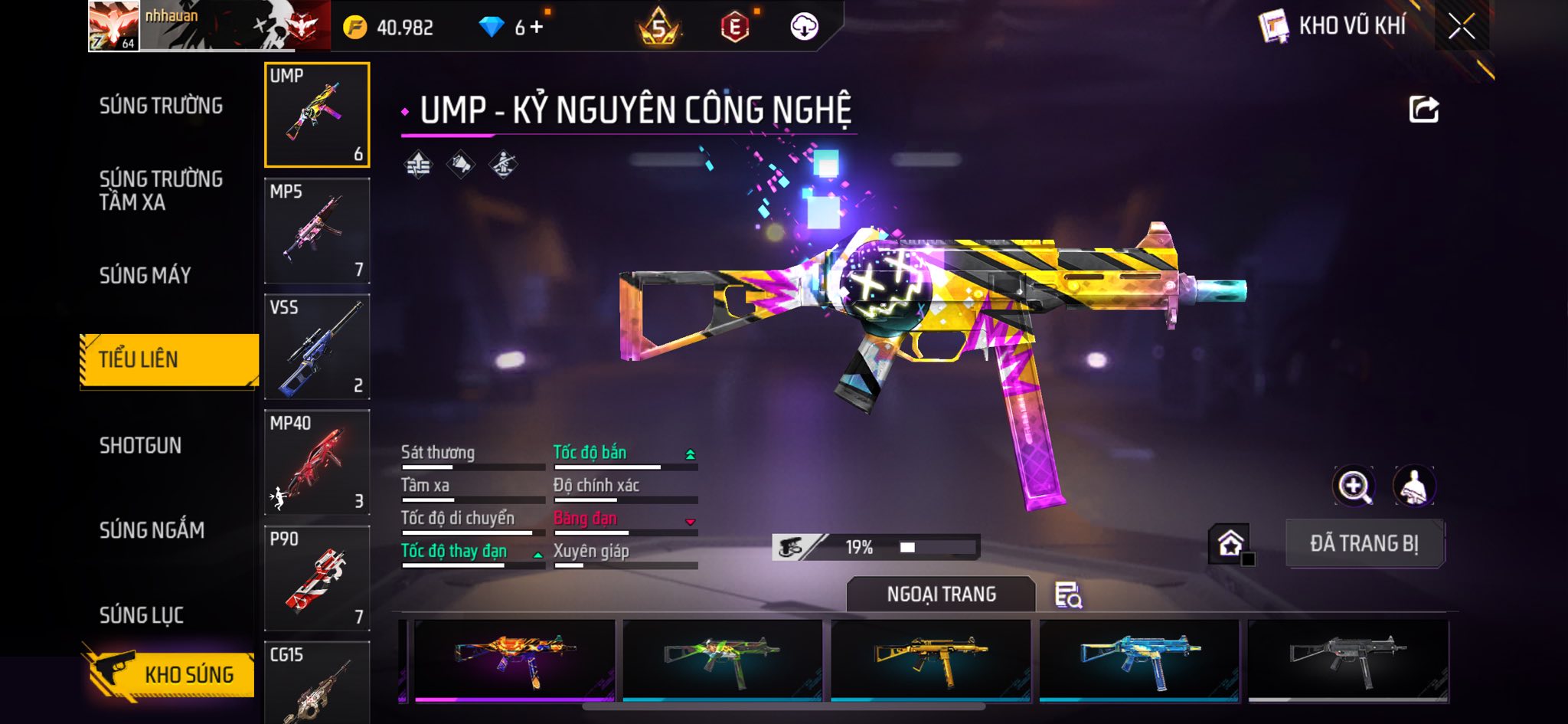
Task: Select the gold UMP skin thumbnail
Action: tap(931, 660)
